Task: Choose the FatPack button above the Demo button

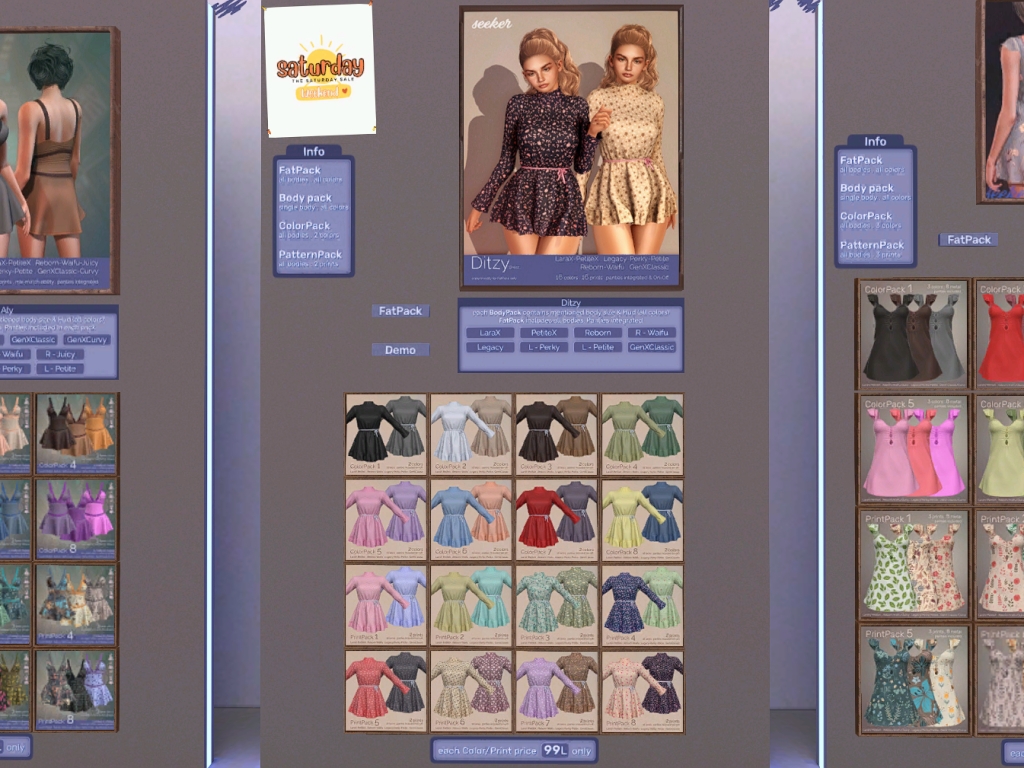Action: pos(400,311)
